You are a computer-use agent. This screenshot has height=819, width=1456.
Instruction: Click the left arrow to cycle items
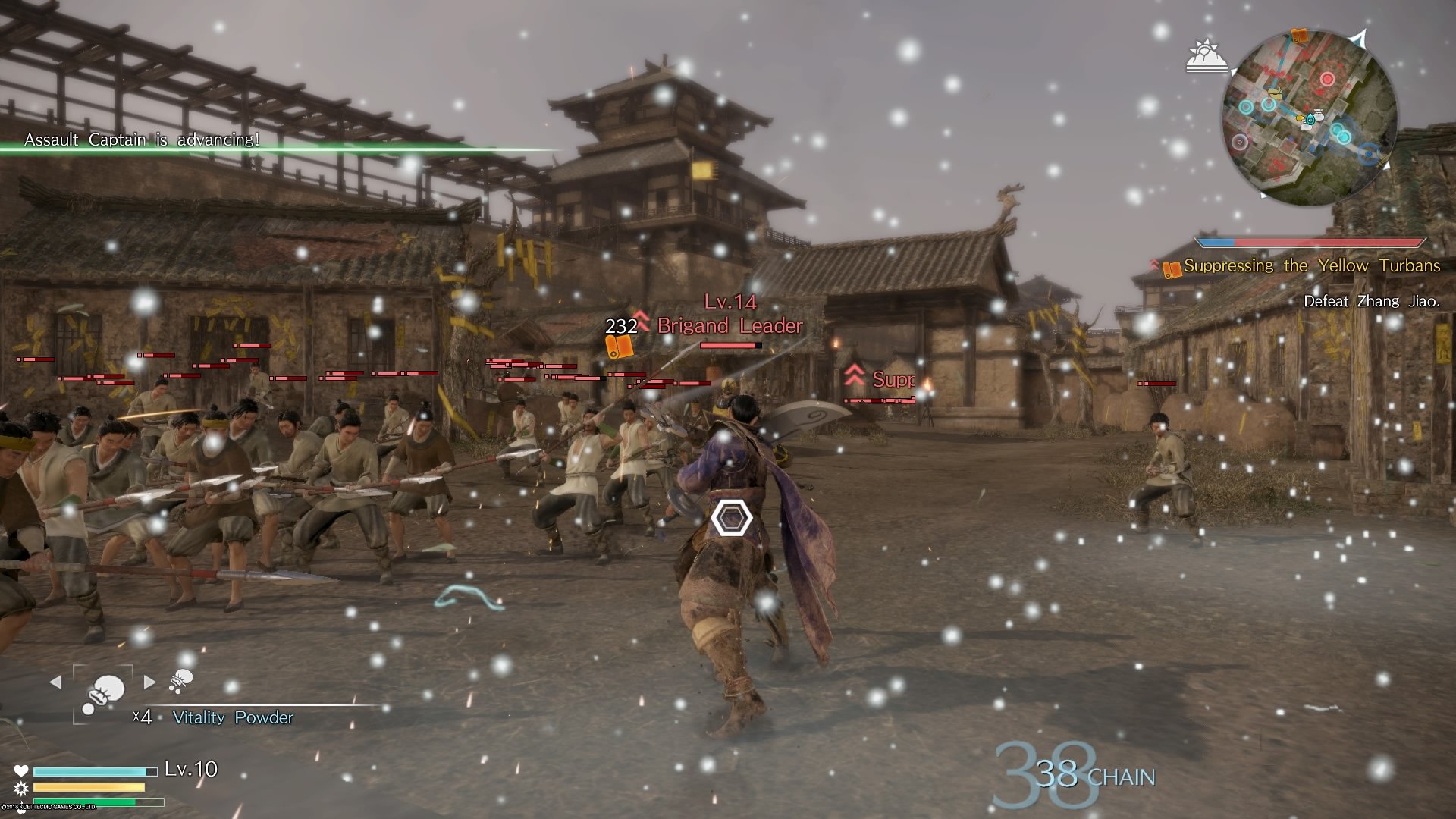click(x=56, y=681)
